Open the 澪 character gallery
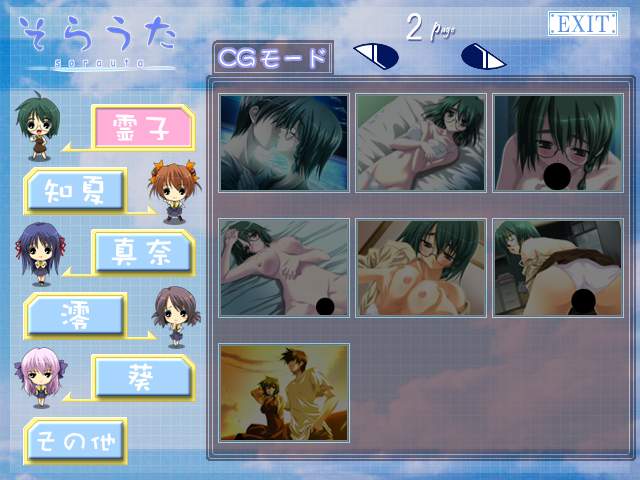The width and height of the screenshot is (640, 480). (74, 314)
